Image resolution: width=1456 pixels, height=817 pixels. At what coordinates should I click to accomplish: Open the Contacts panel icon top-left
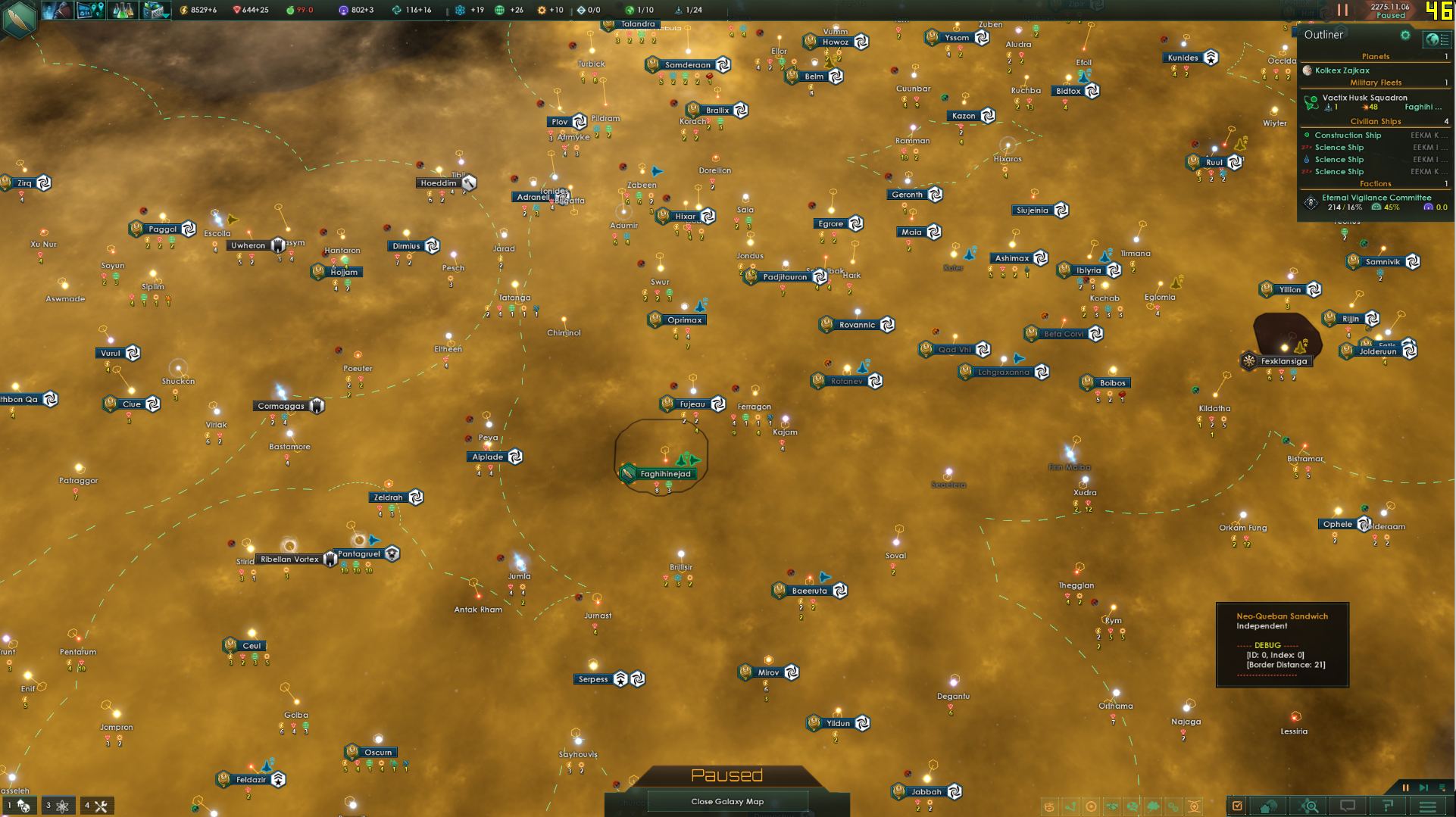57,10
